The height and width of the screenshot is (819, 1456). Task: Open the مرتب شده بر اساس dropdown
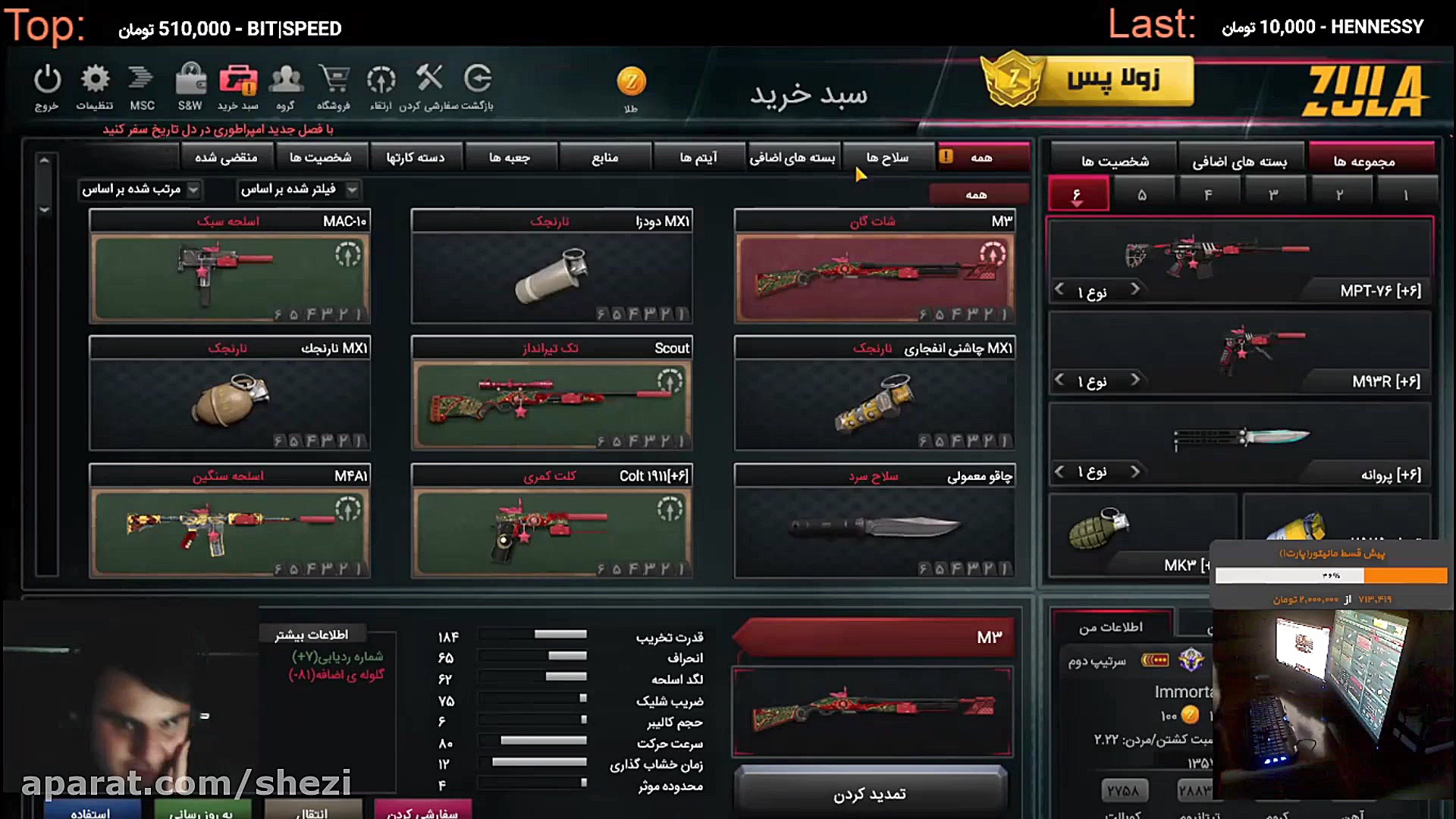click(x=140, y=190)
